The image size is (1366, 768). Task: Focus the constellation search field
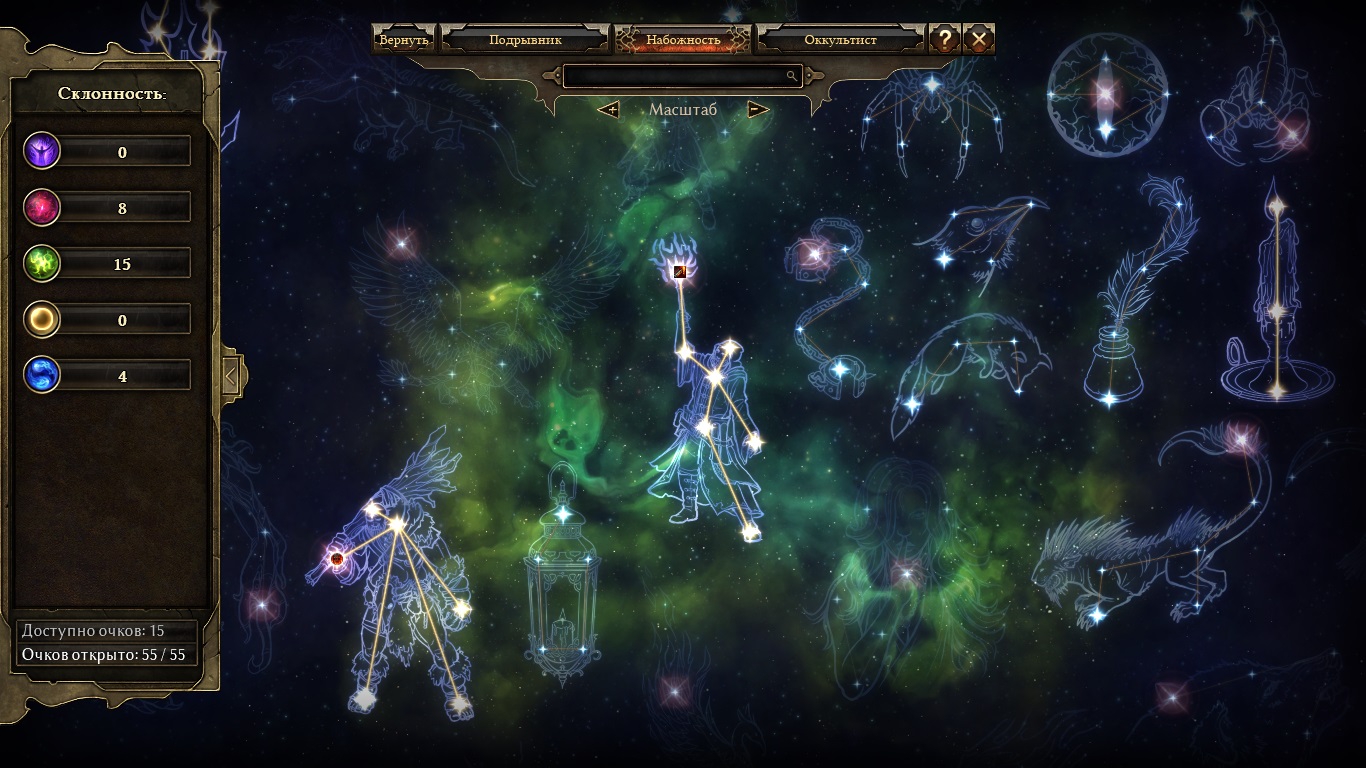tap(675, 76)
